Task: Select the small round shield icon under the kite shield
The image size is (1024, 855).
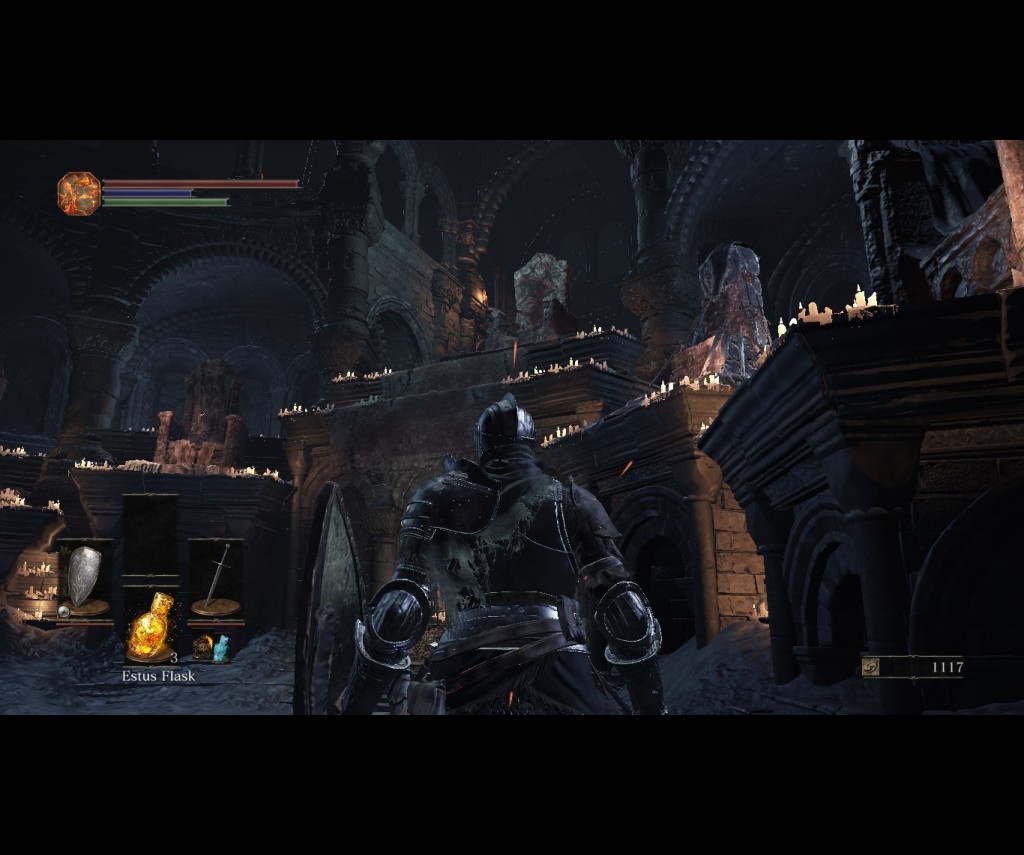Action: pos(64,611)
